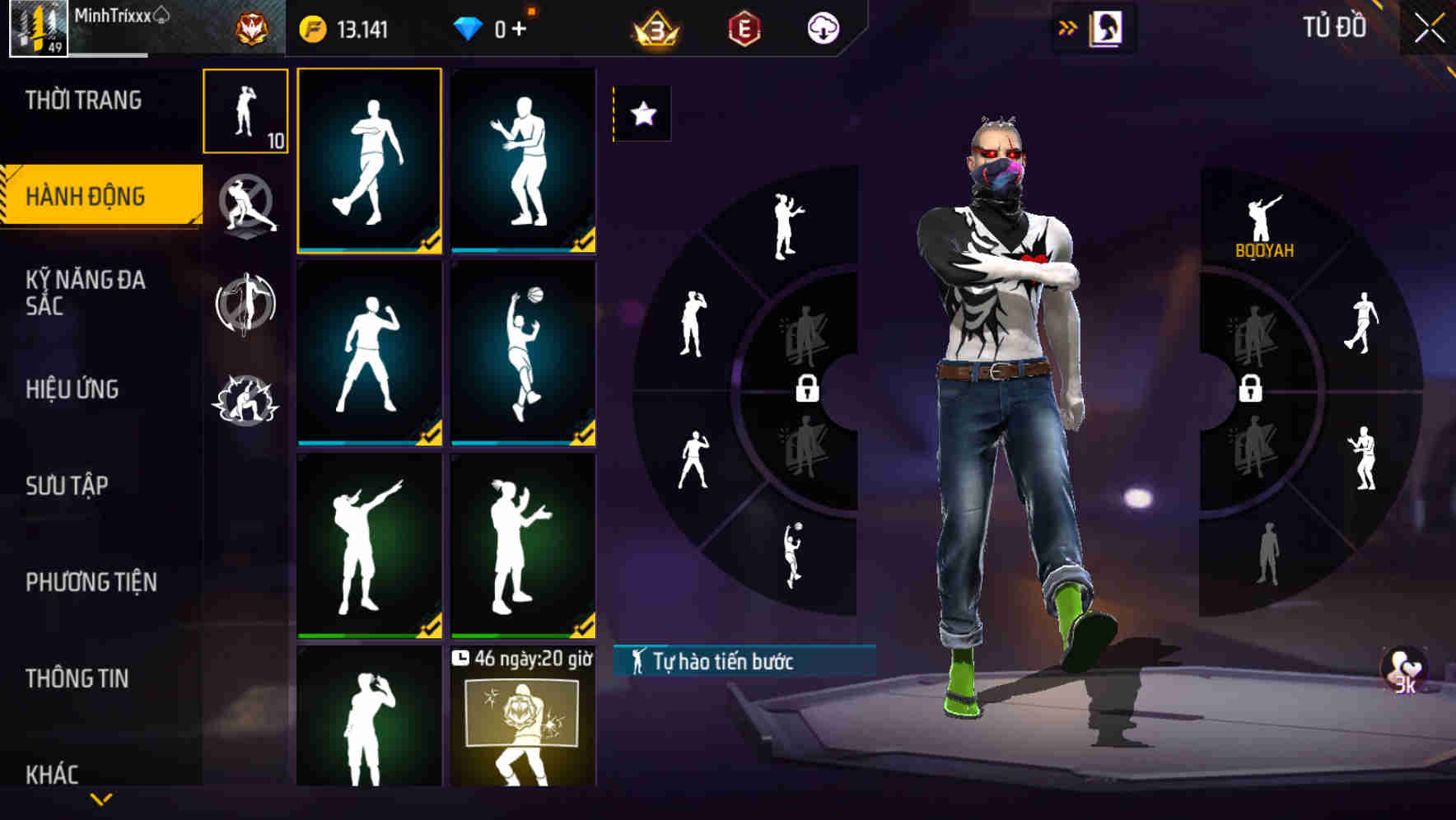Open the red E badge icon
1456x820 pixels.
742,26
